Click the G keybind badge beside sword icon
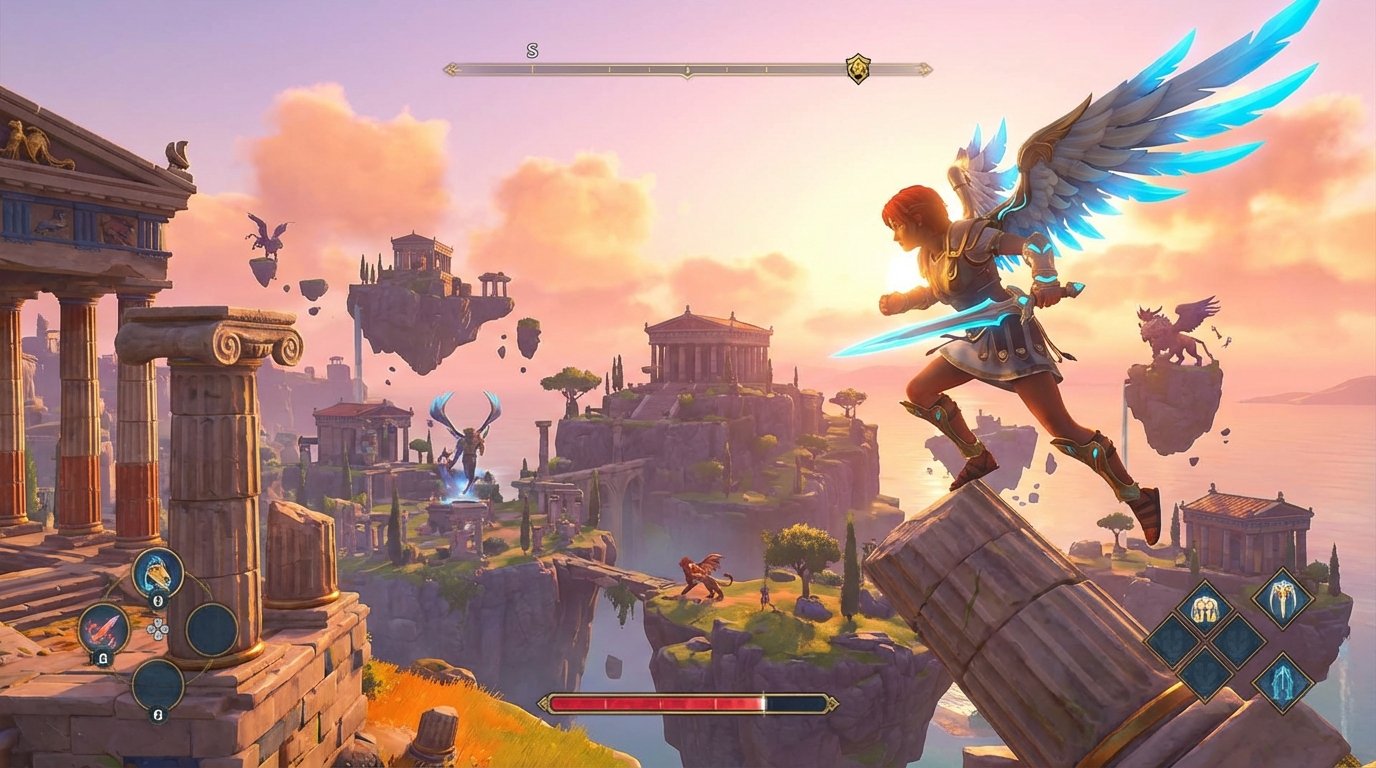The width and height of the screenshot is (1376, 768). 102,659
